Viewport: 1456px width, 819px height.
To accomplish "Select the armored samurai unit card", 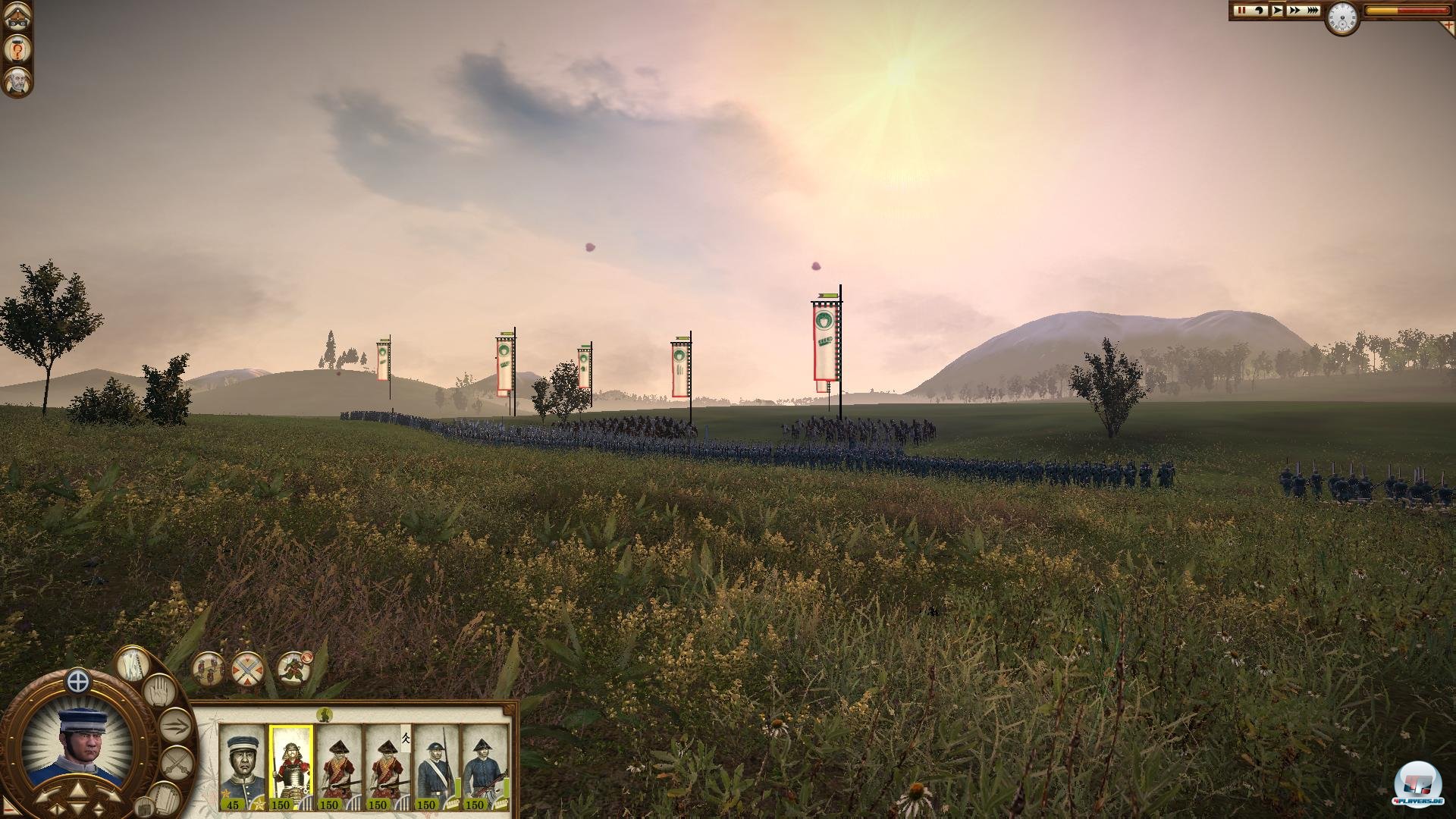I will click(290, 766).
